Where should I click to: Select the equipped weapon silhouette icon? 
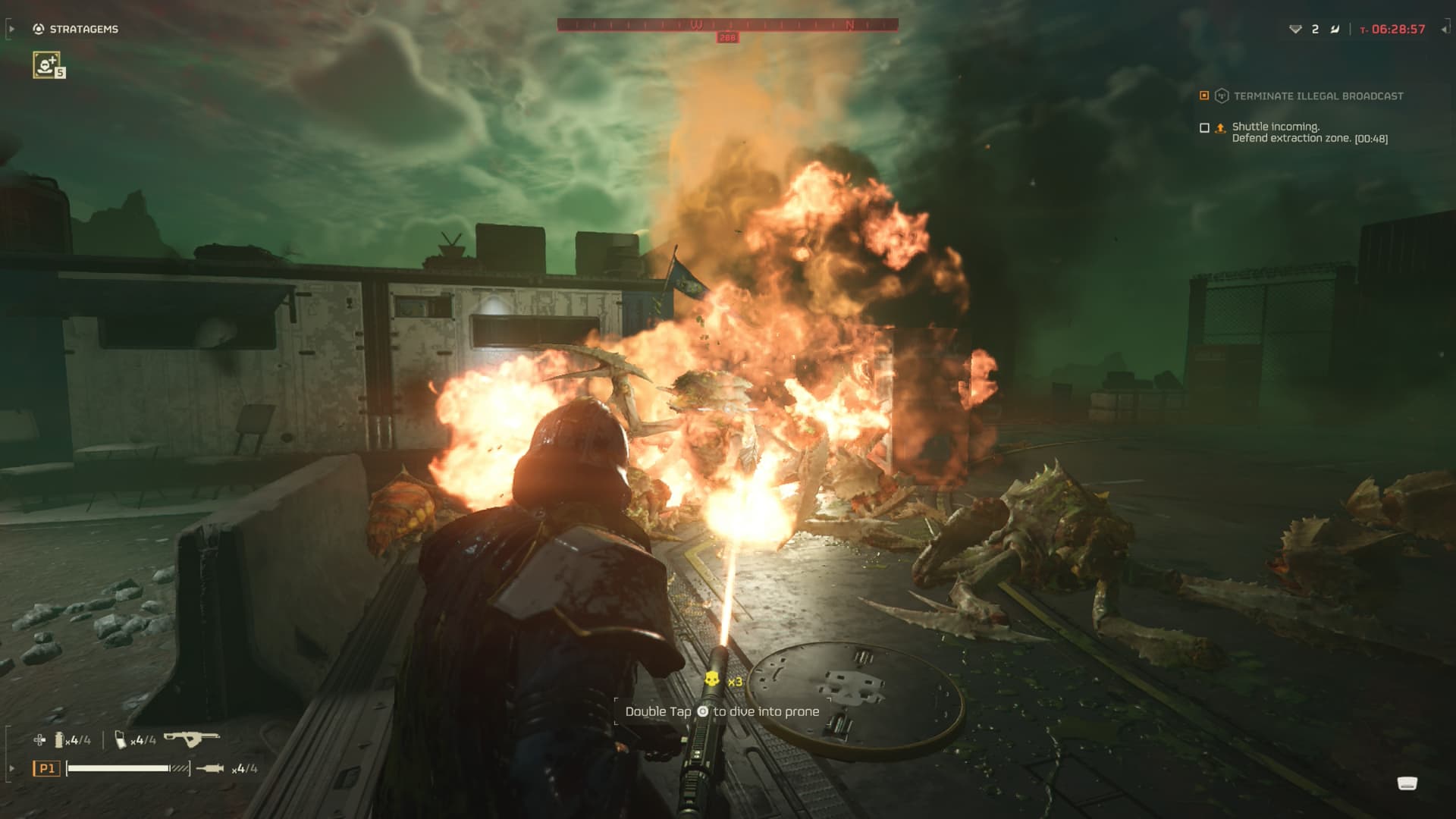[x=192, y=738]
